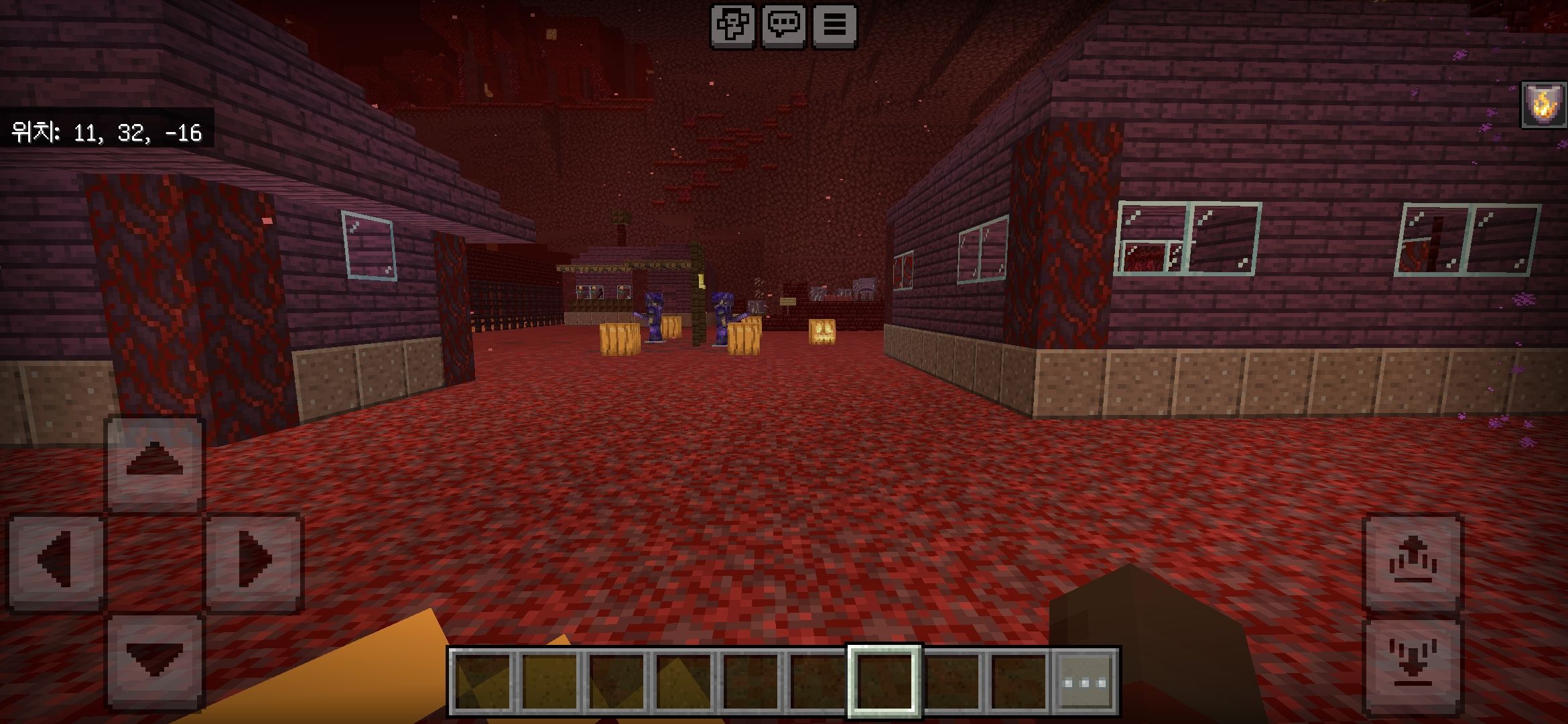Tap the move forward arrow
This screenshot has height=724, width=1568.
[x=155, y=463]
